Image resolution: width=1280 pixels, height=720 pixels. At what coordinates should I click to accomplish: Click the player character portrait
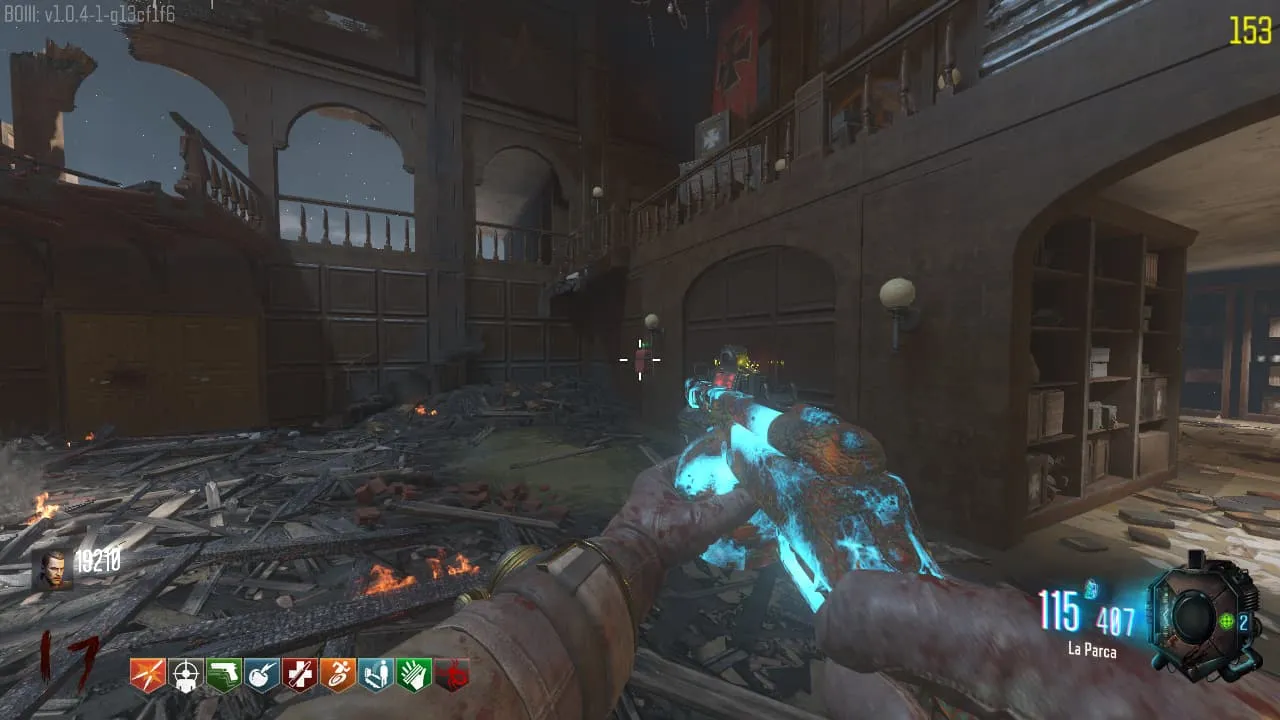[x=52, y=570]
